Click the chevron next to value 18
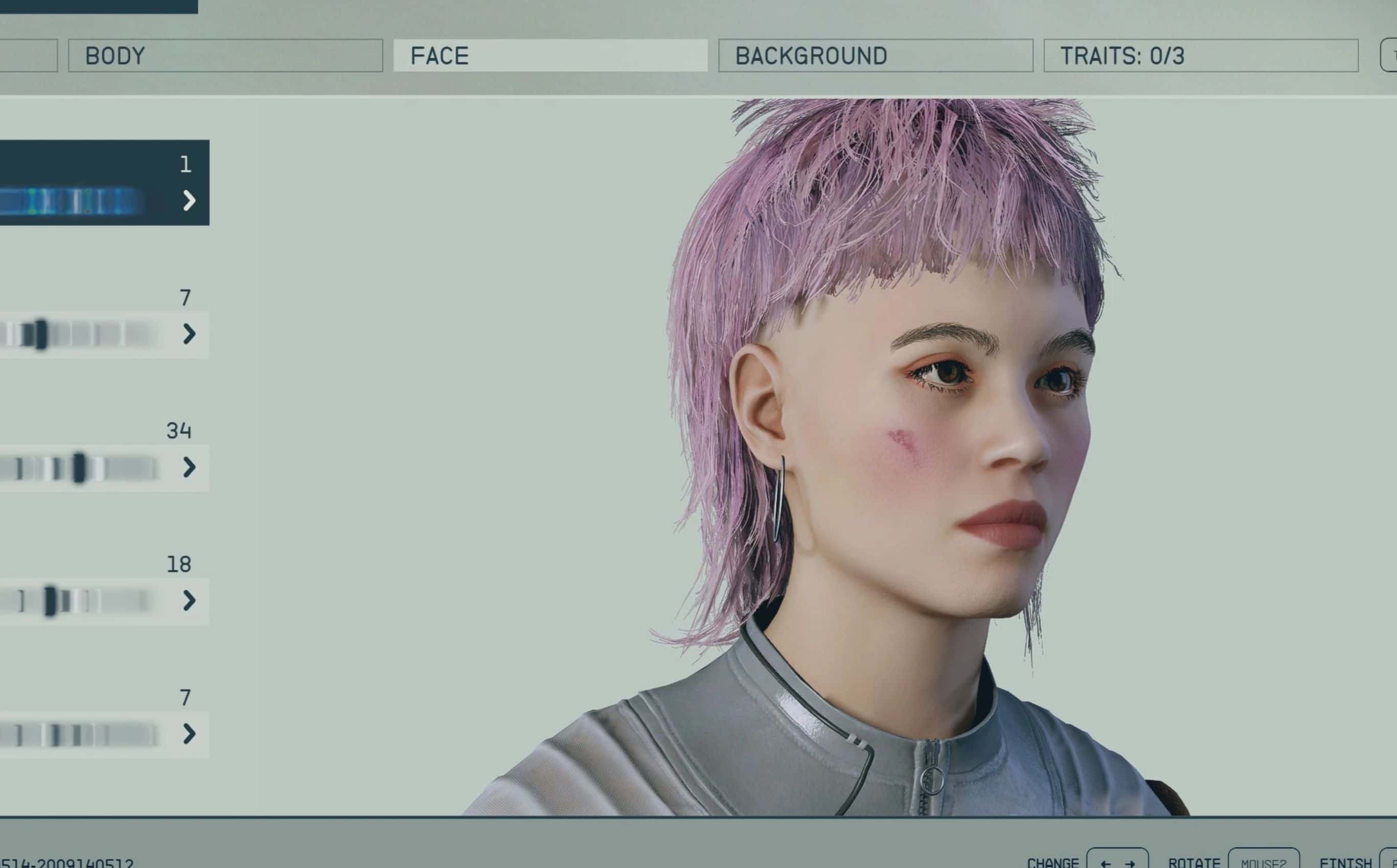The image size is (1397, 868). pos(191,601)
